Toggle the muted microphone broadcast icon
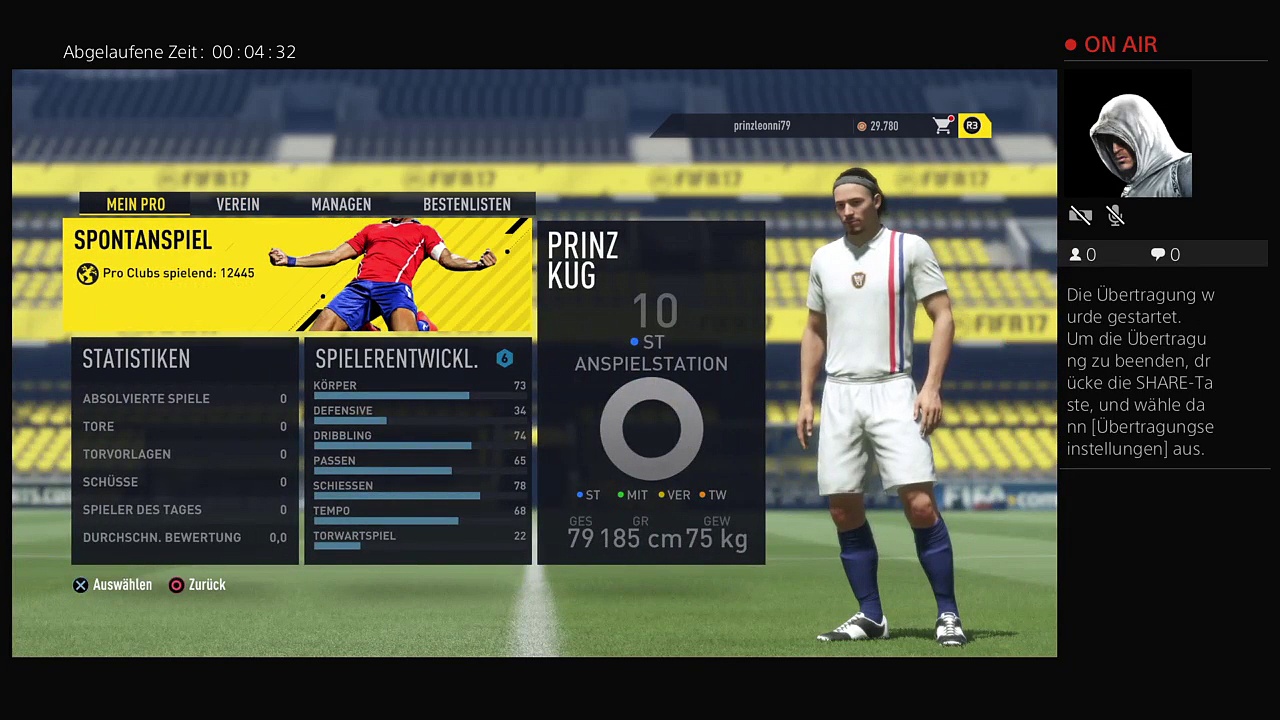This screenshot has width=1280, height=720. 1116,215
